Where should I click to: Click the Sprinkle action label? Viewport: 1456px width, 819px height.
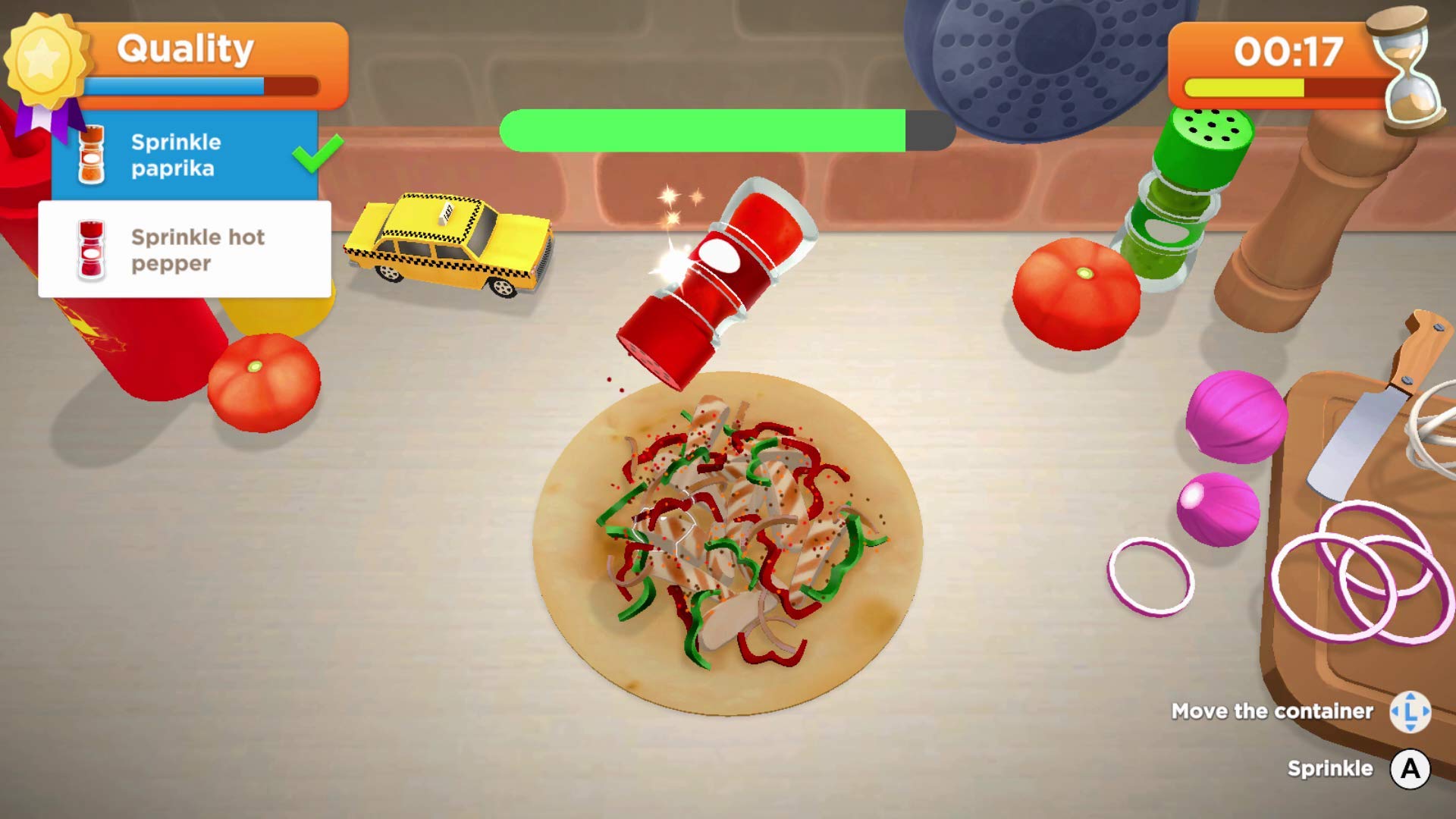click(1331, 768)
